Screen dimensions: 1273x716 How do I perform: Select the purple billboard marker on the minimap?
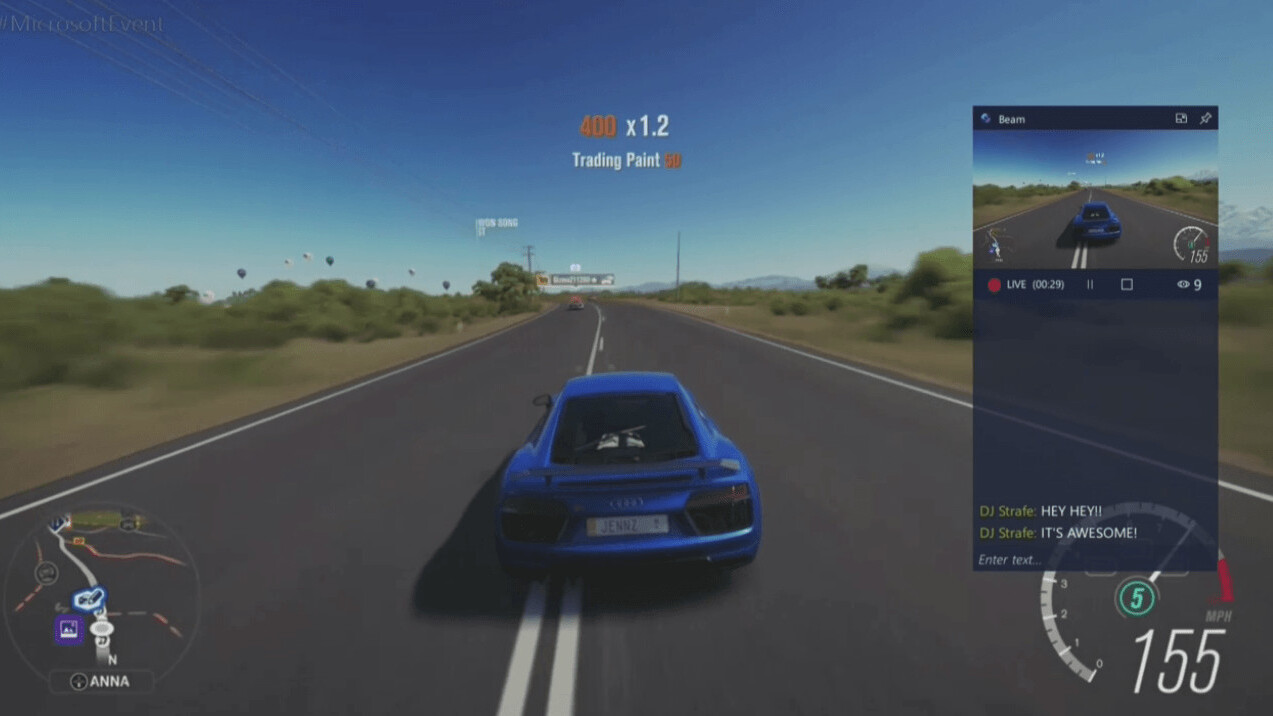68,629
